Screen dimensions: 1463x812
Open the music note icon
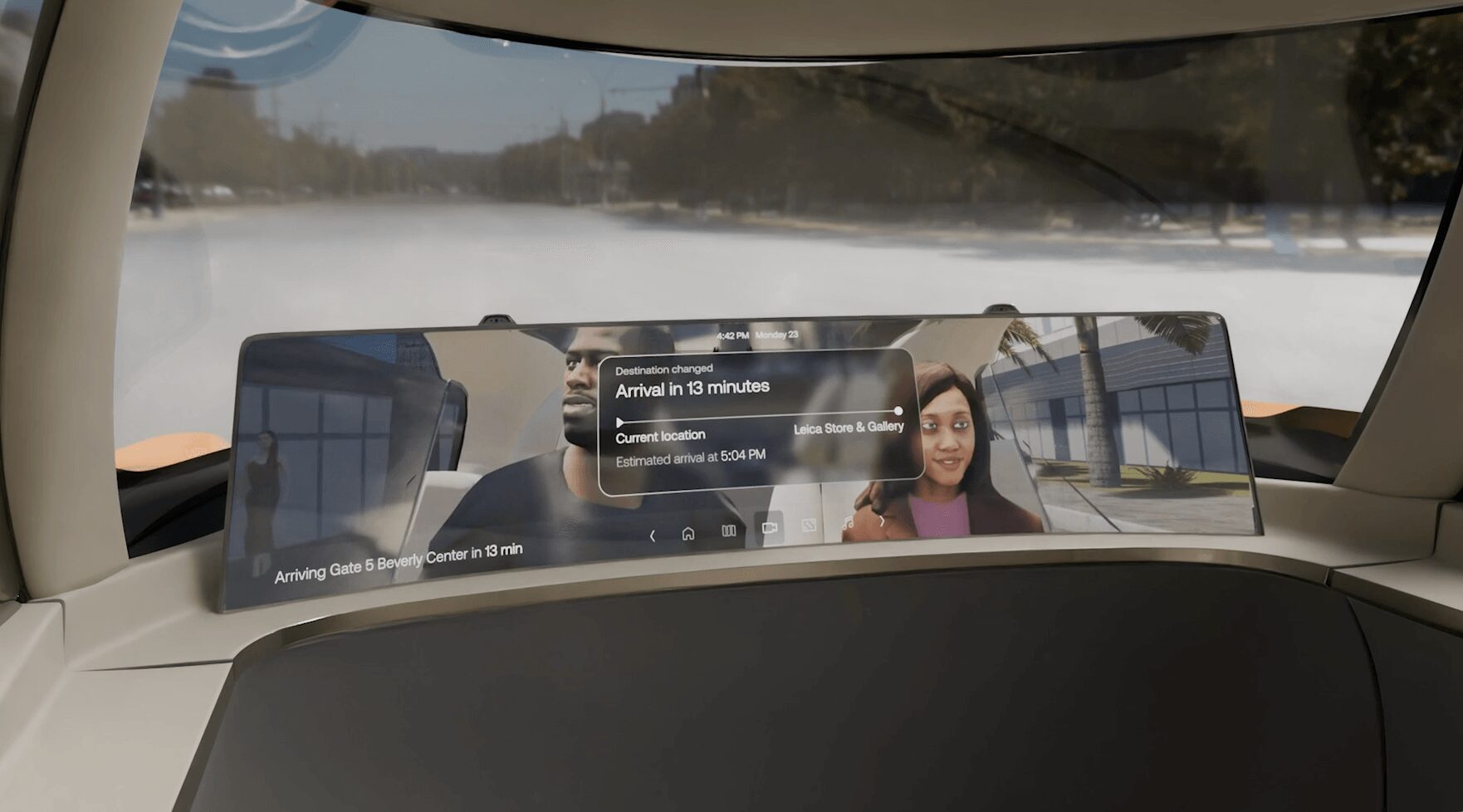coord(848,523)
